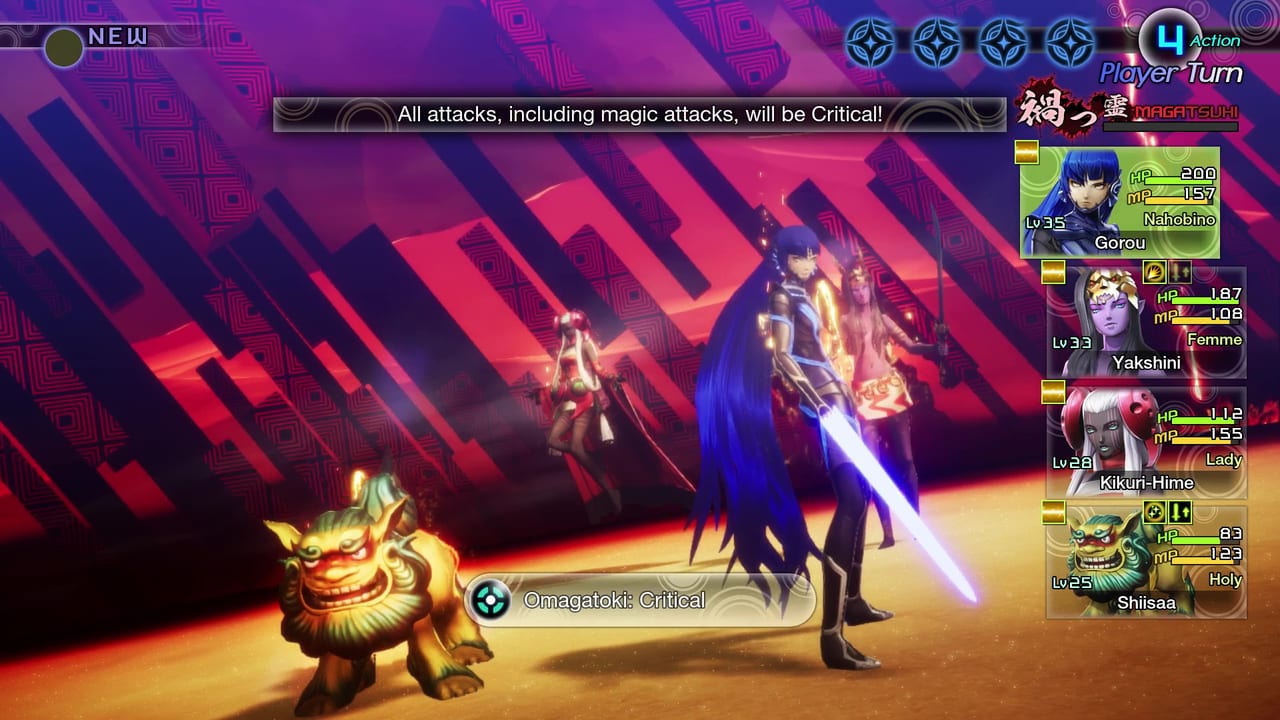Screen dimensions: 1280x720
Task: Inspect Yakshini's Charge buff icon
Action: tap(1154, 273)
